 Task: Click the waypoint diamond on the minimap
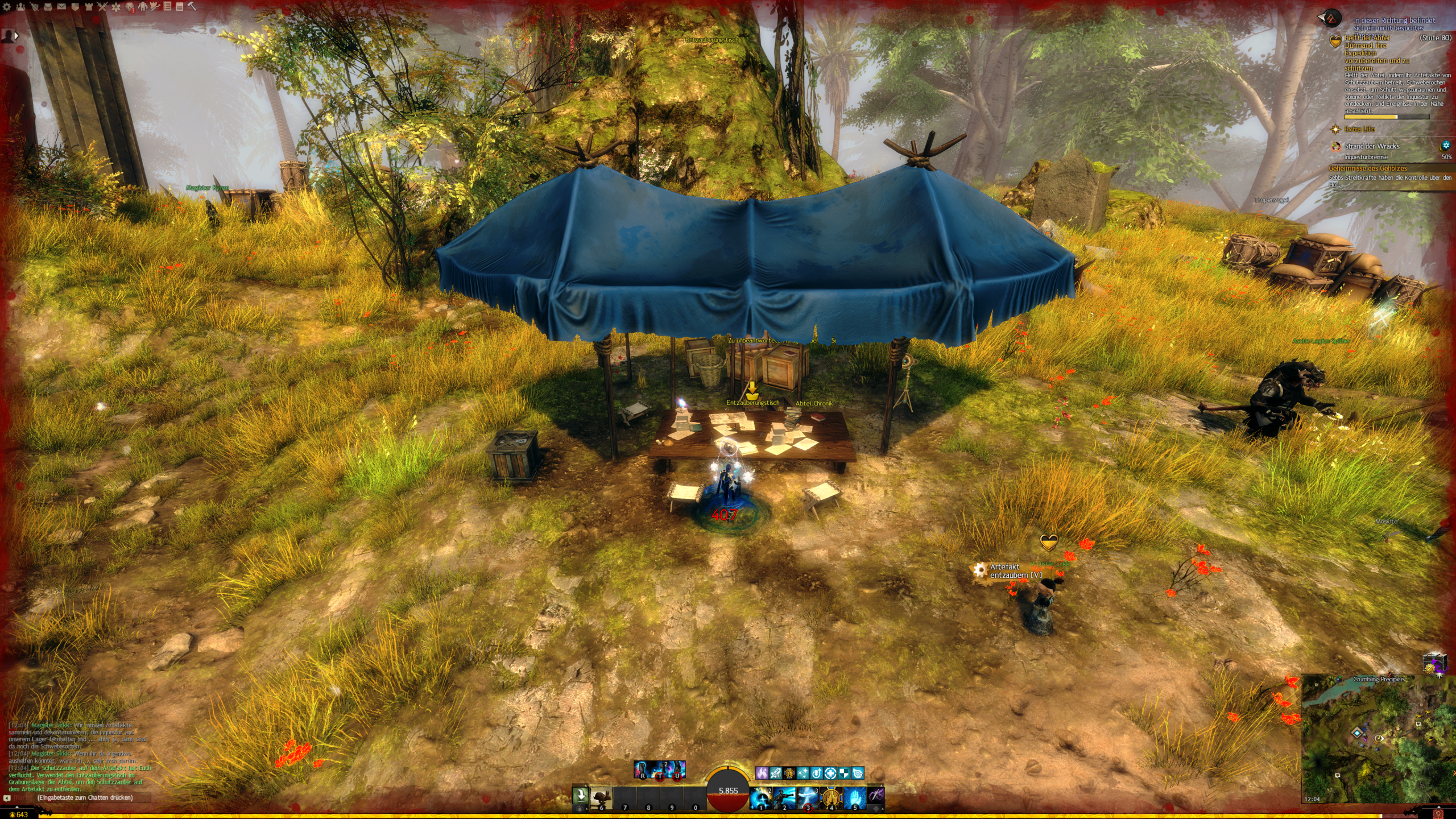1357,733
